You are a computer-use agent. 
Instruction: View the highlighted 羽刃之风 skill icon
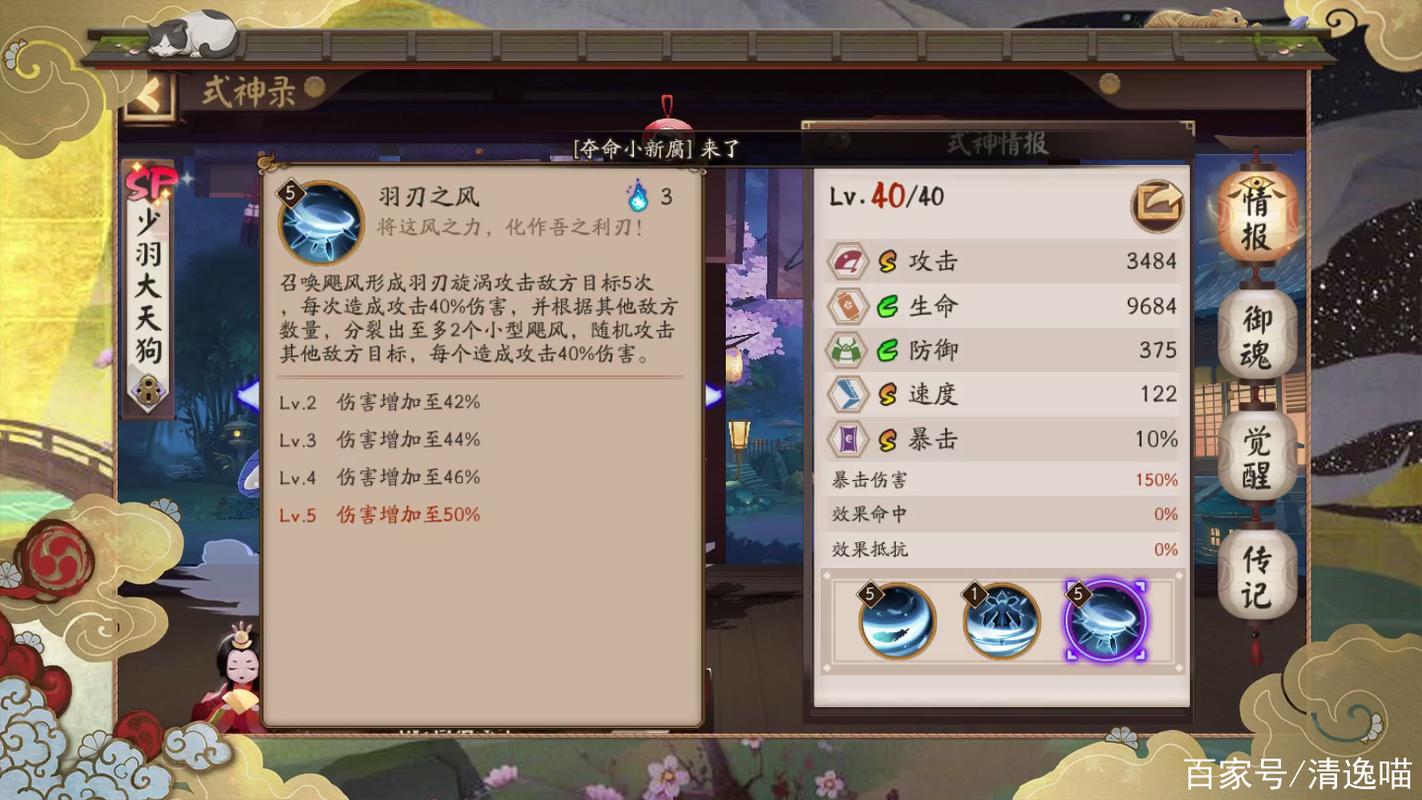[1105, 622]
